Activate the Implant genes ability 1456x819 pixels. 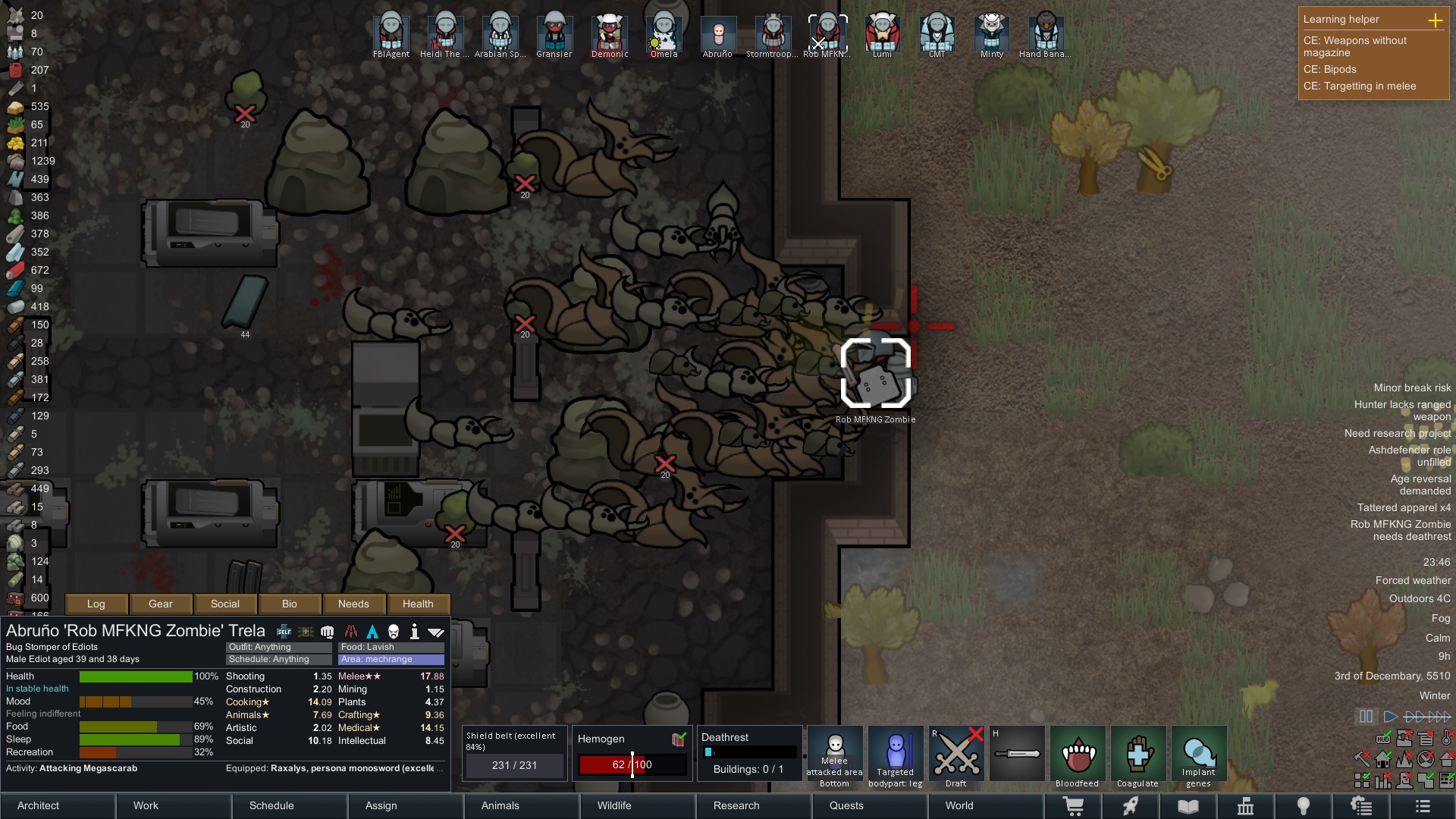tap(1198, 756)
